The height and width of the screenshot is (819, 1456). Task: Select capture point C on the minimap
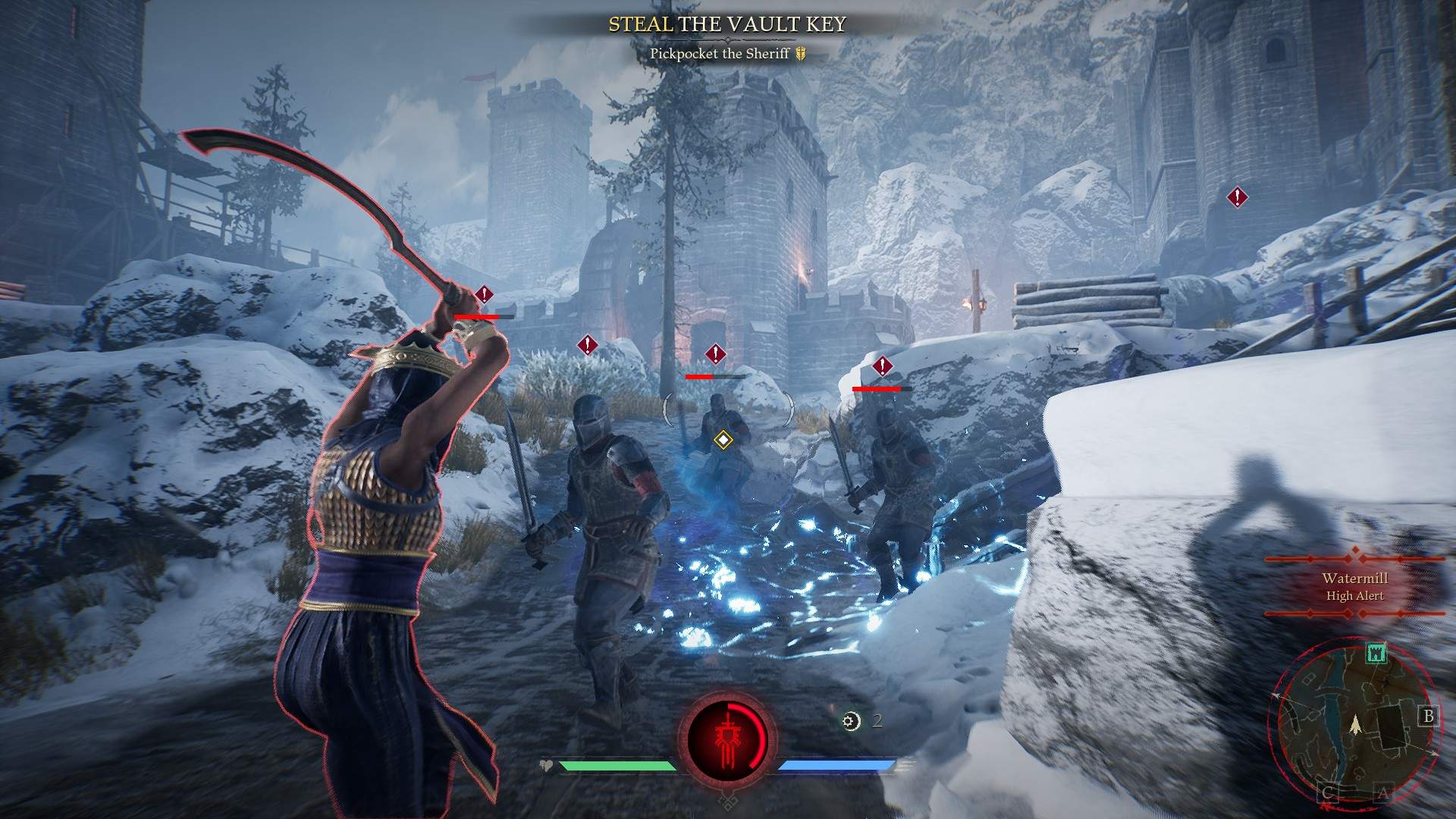pyautogui.click(x=1329, y=794)
